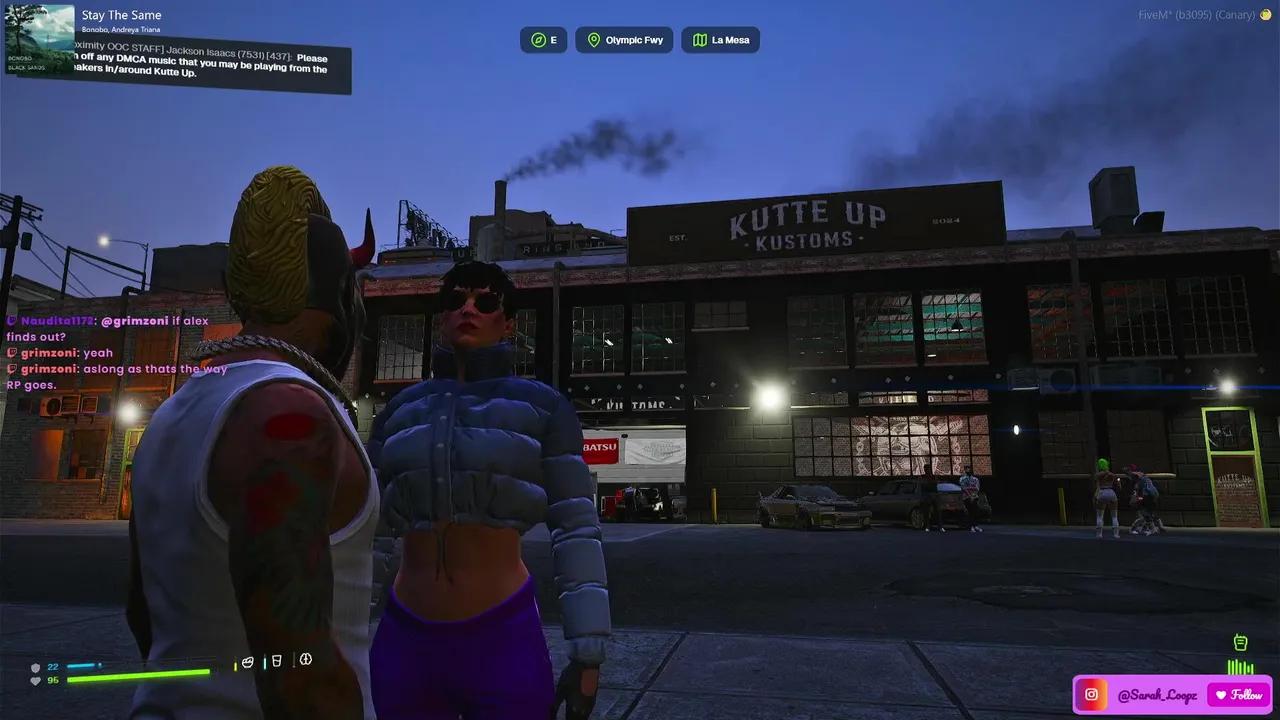Click the location pin icon beside Olympic Fwy
The height and width of the screenshot is (720, 1280).
click(x=593, y=40)
